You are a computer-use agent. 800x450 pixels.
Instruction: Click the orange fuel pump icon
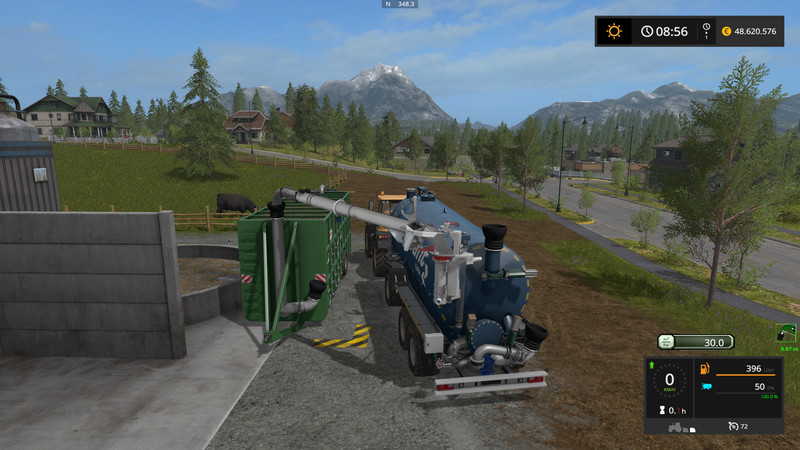pyautogui.click(x=704, y=371)
